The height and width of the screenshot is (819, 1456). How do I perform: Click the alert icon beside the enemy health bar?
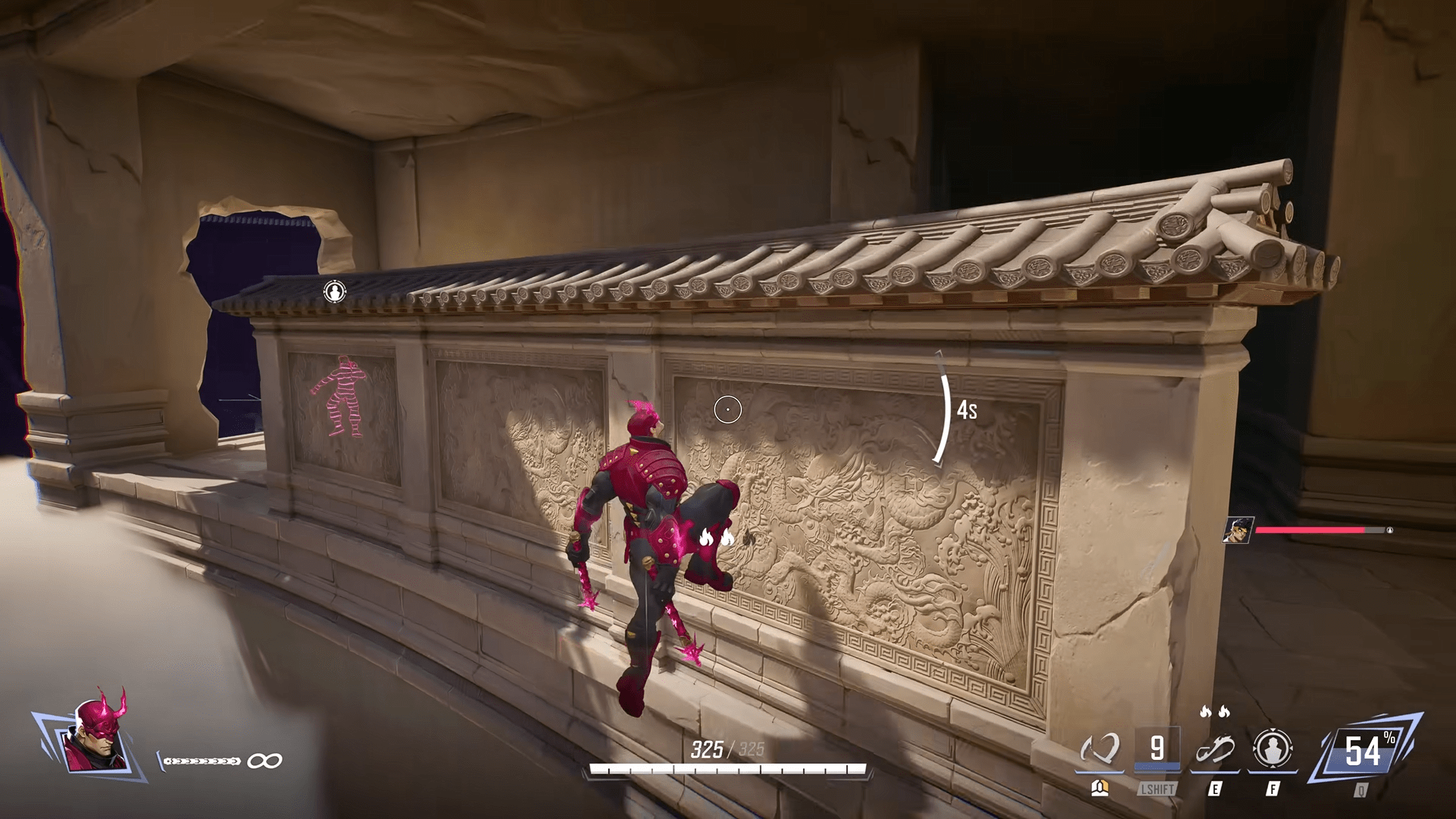pos(1390,530)
